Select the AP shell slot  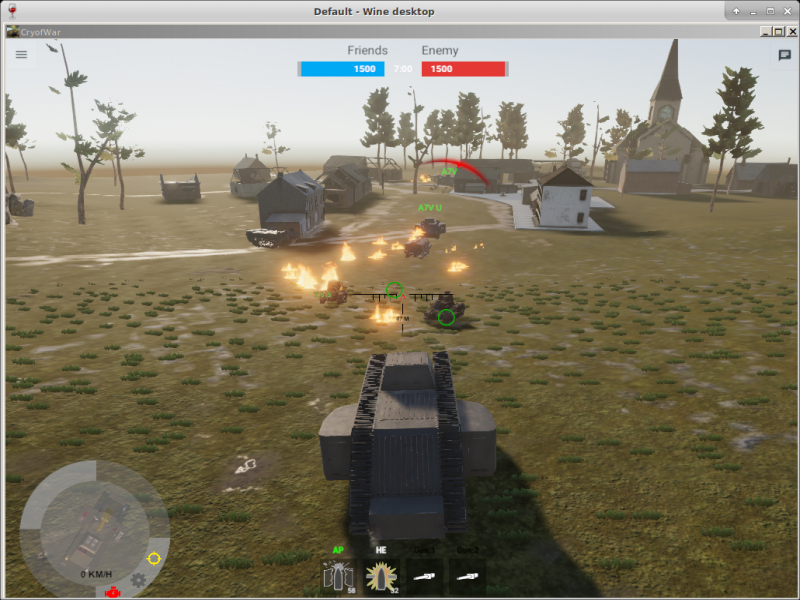pos(337,576)
